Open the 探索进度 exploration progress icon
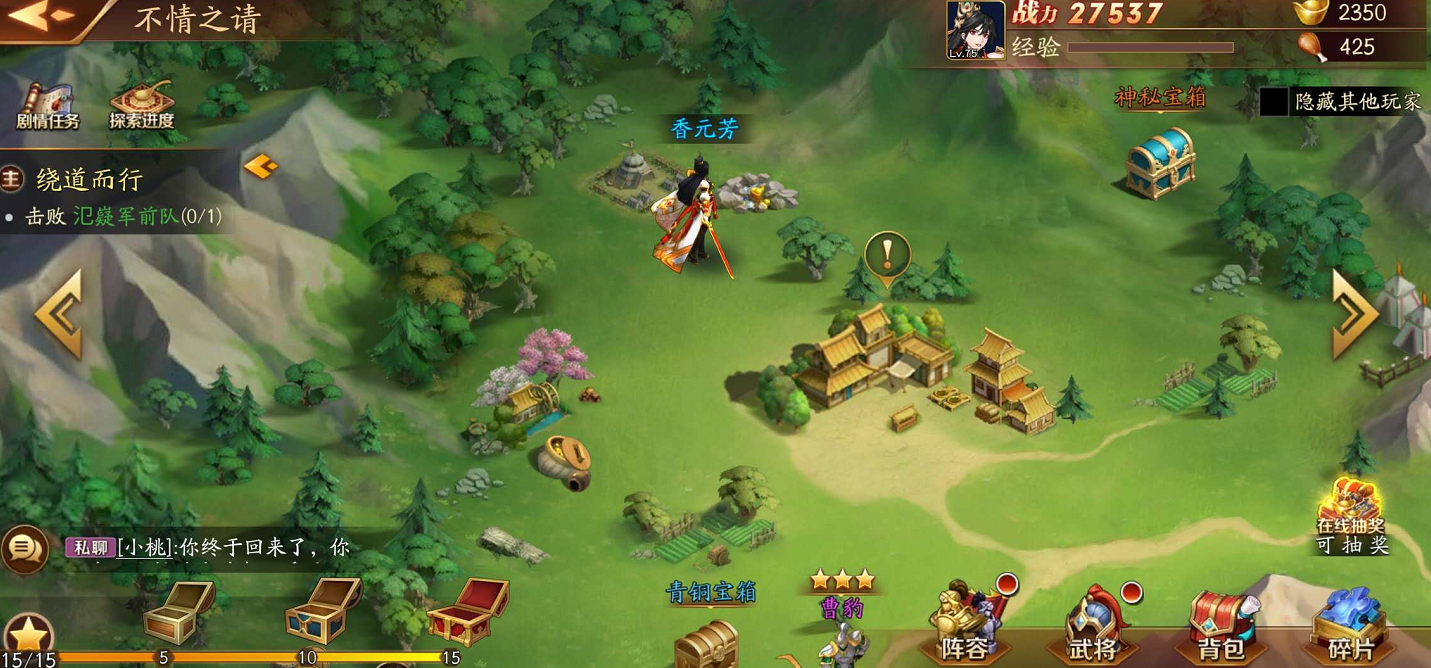The height and width of the screenshot is (668, 1431). [x=141, y=106]
